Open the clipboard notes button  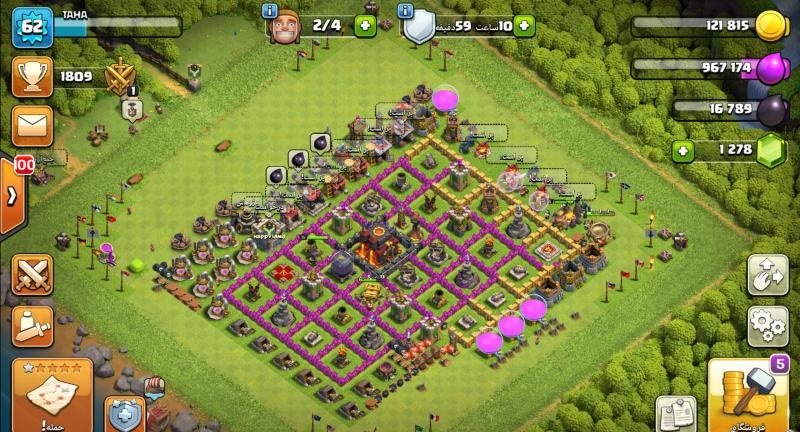[675, 414]
